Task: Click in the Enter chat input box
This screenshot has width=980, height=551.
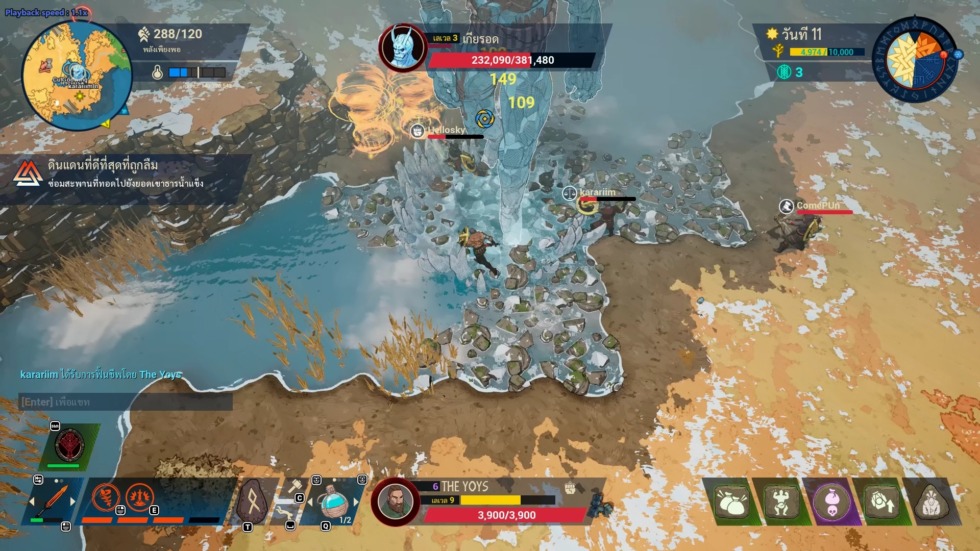Action: (x=125, y=401)
